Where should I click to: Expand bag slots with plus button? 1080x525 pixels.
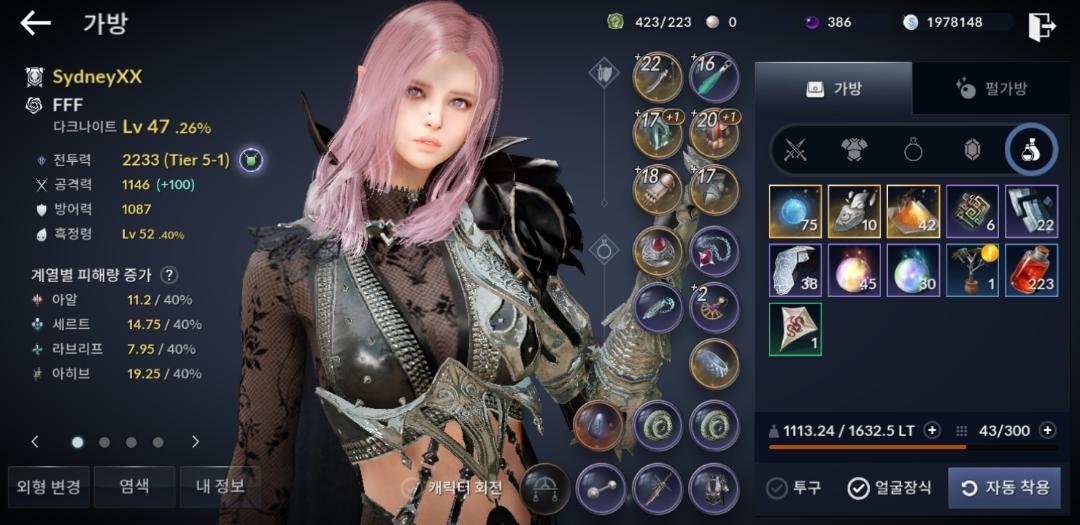[1047, 430]
